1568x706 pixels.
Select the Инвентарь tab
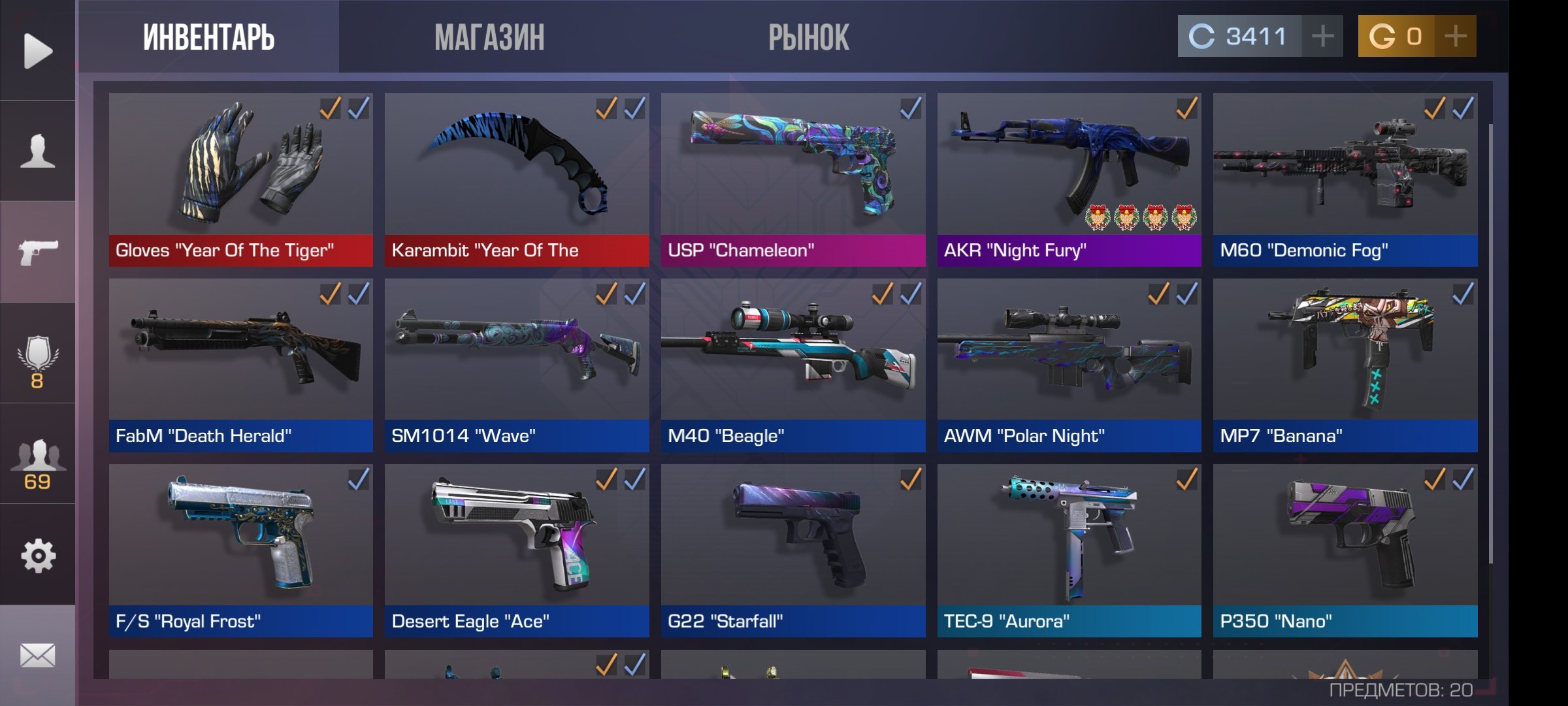[x=208, y=37]
